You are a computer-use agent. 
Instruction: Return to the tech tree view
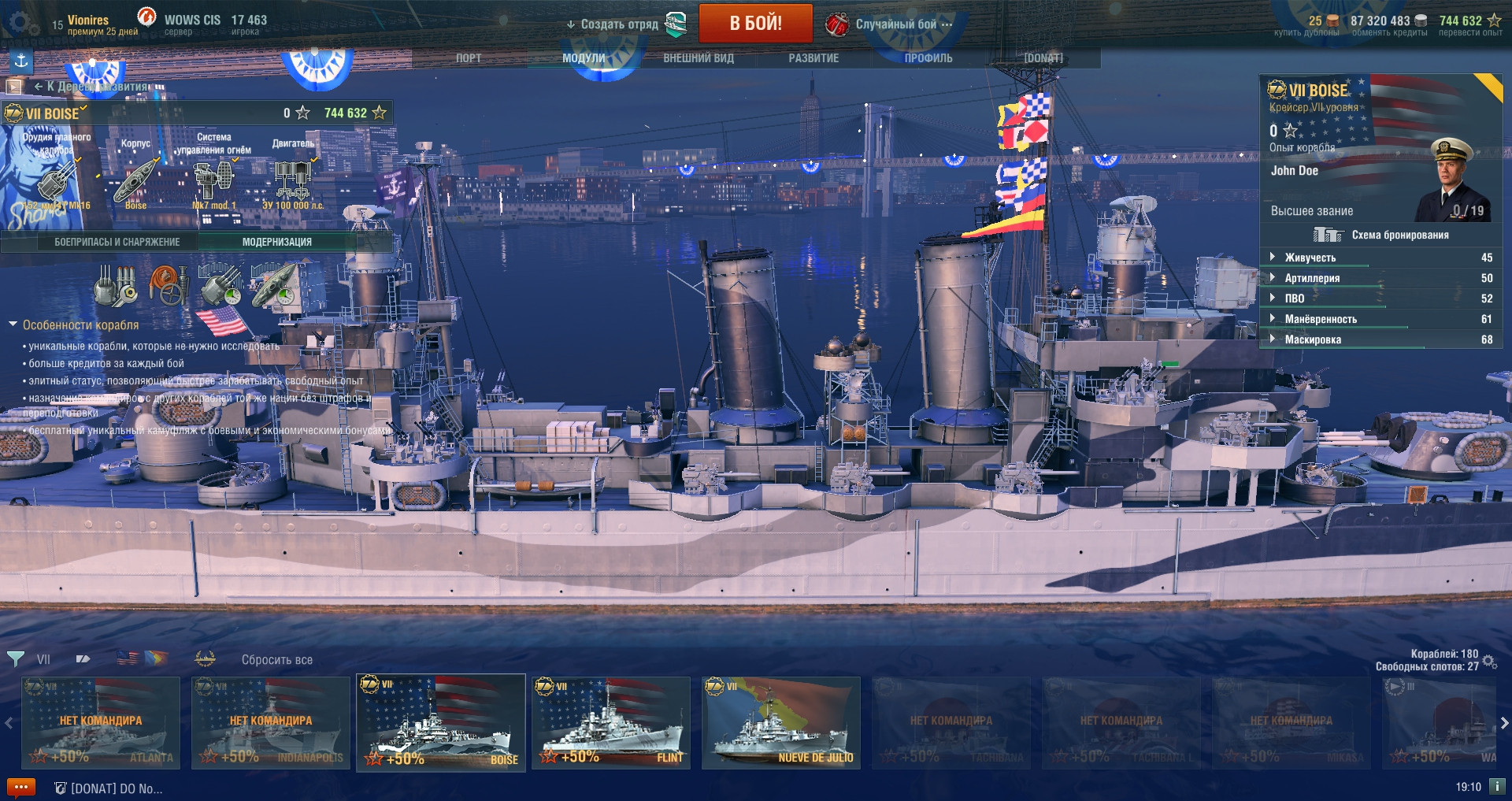(x=91, y=87)
